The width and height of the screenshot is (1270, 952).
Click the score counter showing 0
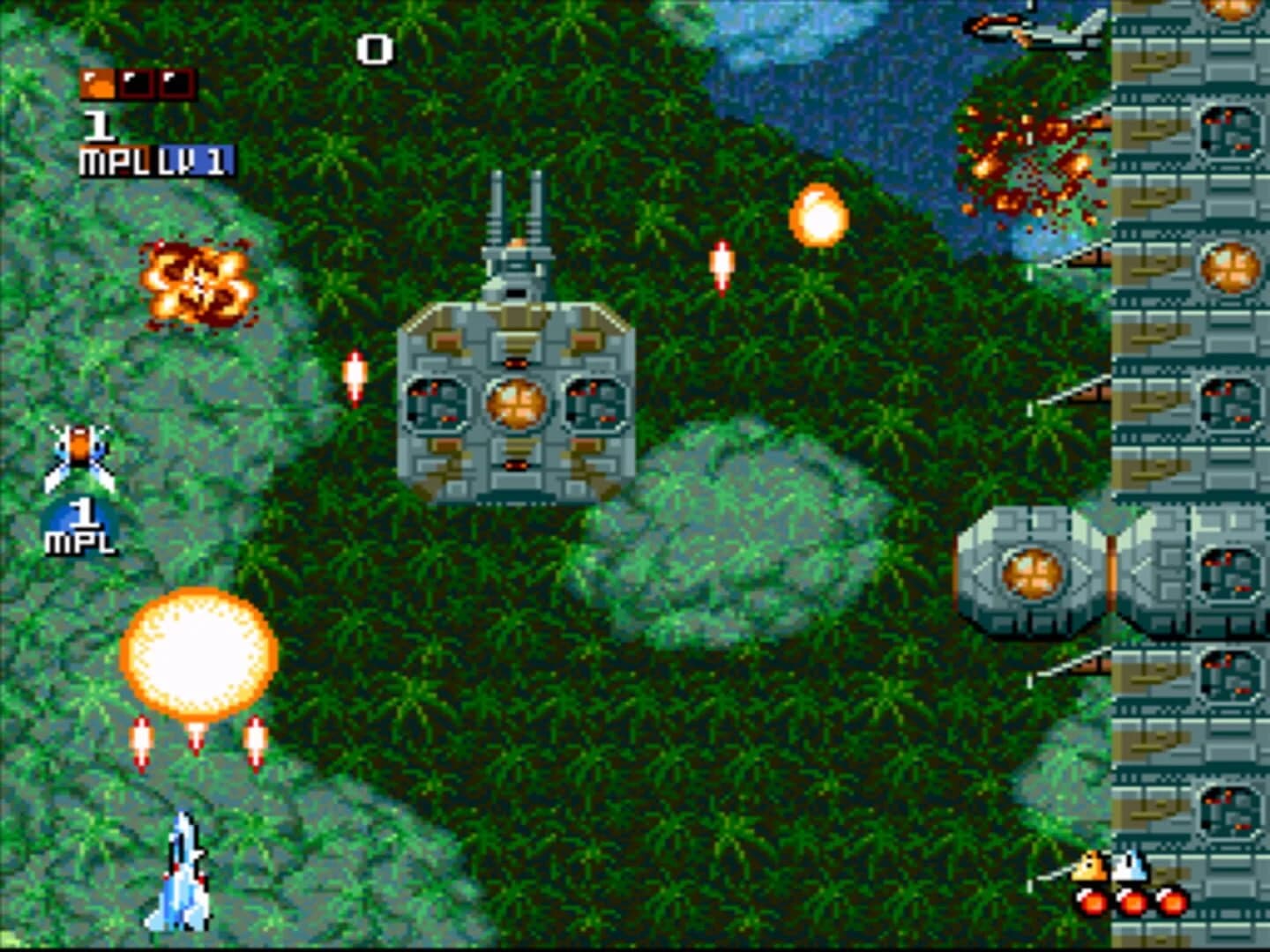click(x=375, y=50)
